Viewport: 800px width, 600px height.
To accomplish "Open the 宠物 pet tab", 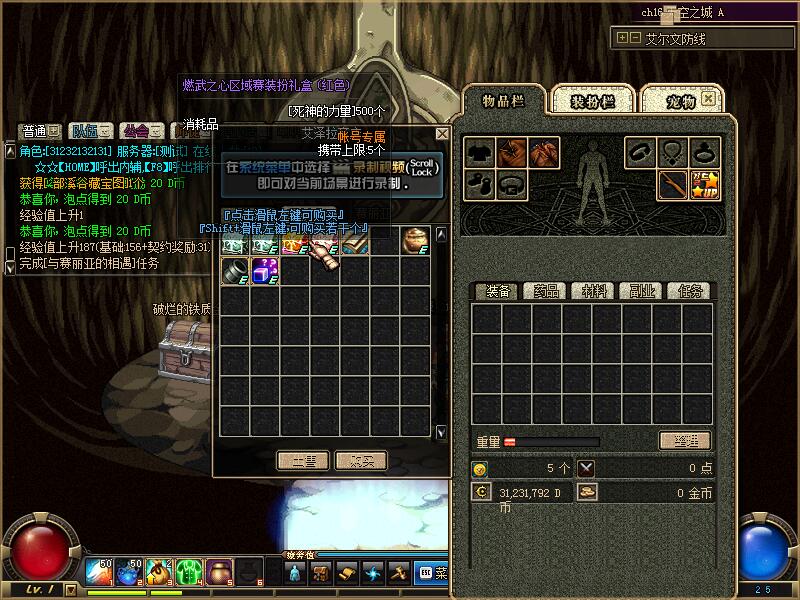I will point(681,102).
